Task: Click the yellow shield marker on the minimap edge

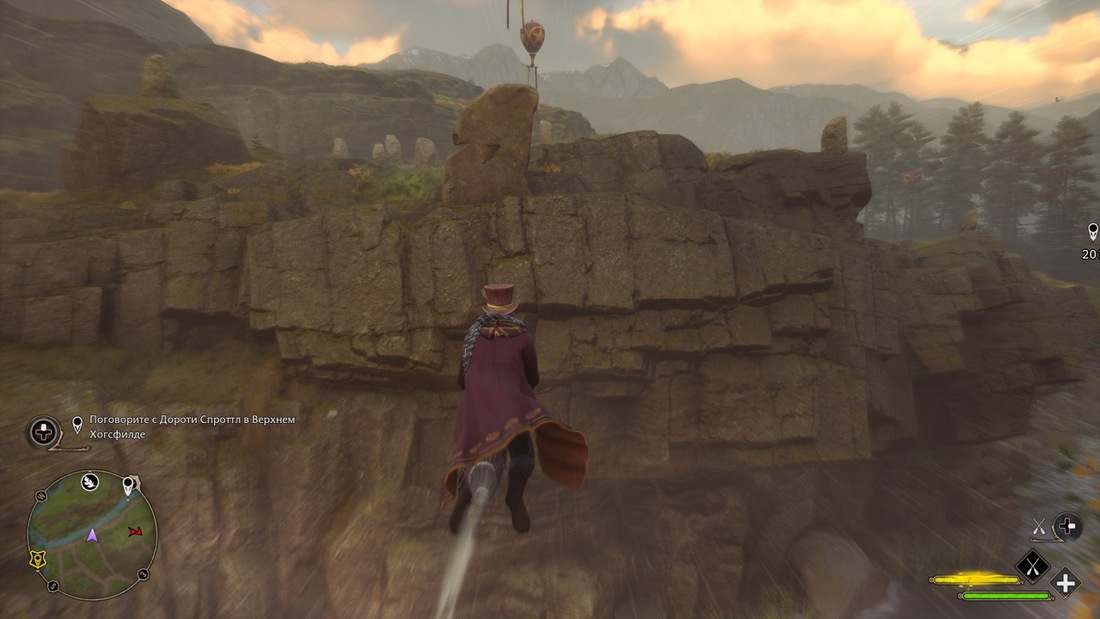Action: (x=36, y=560)
